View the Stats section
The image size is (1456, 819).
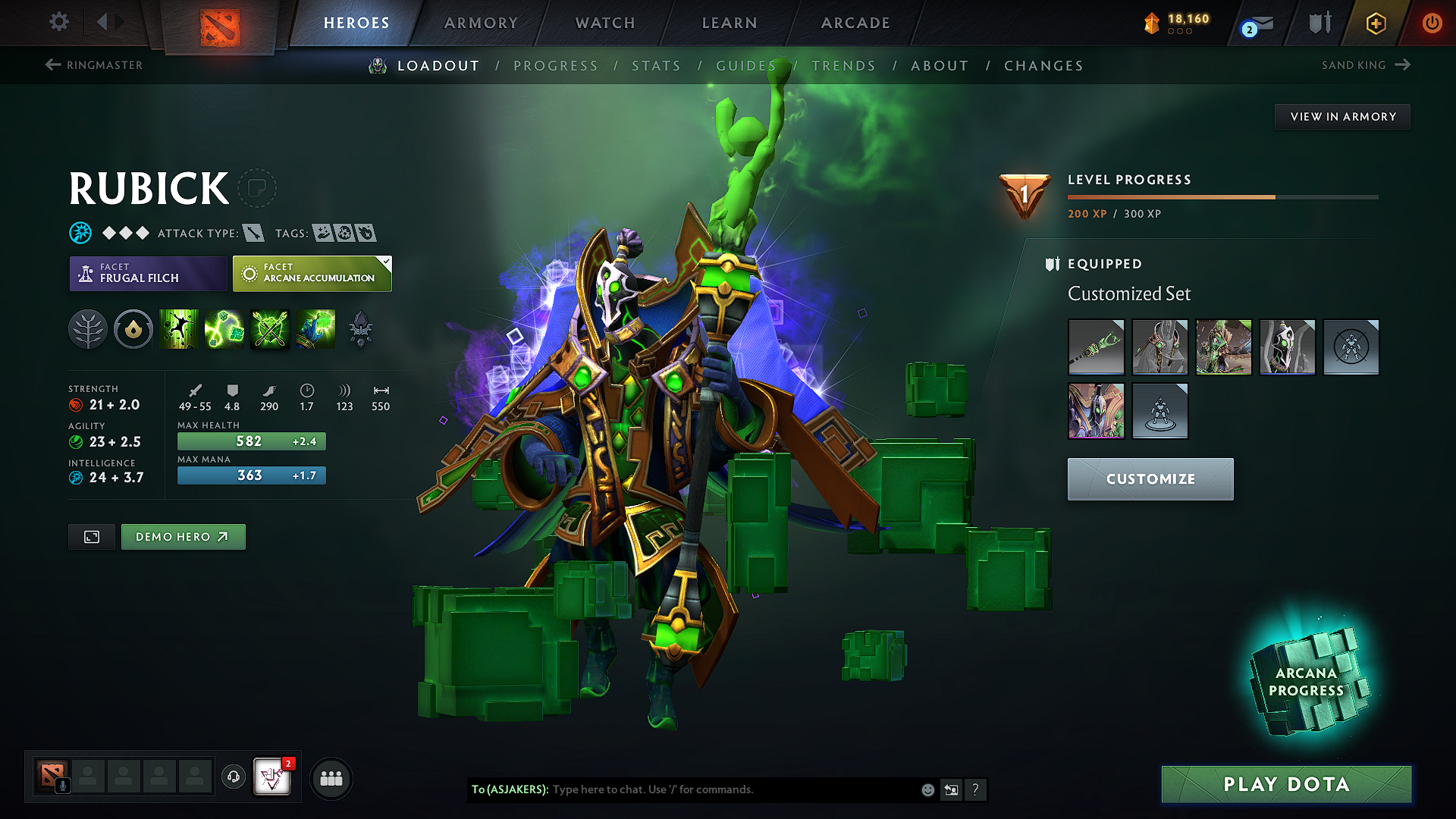[656, 66]
